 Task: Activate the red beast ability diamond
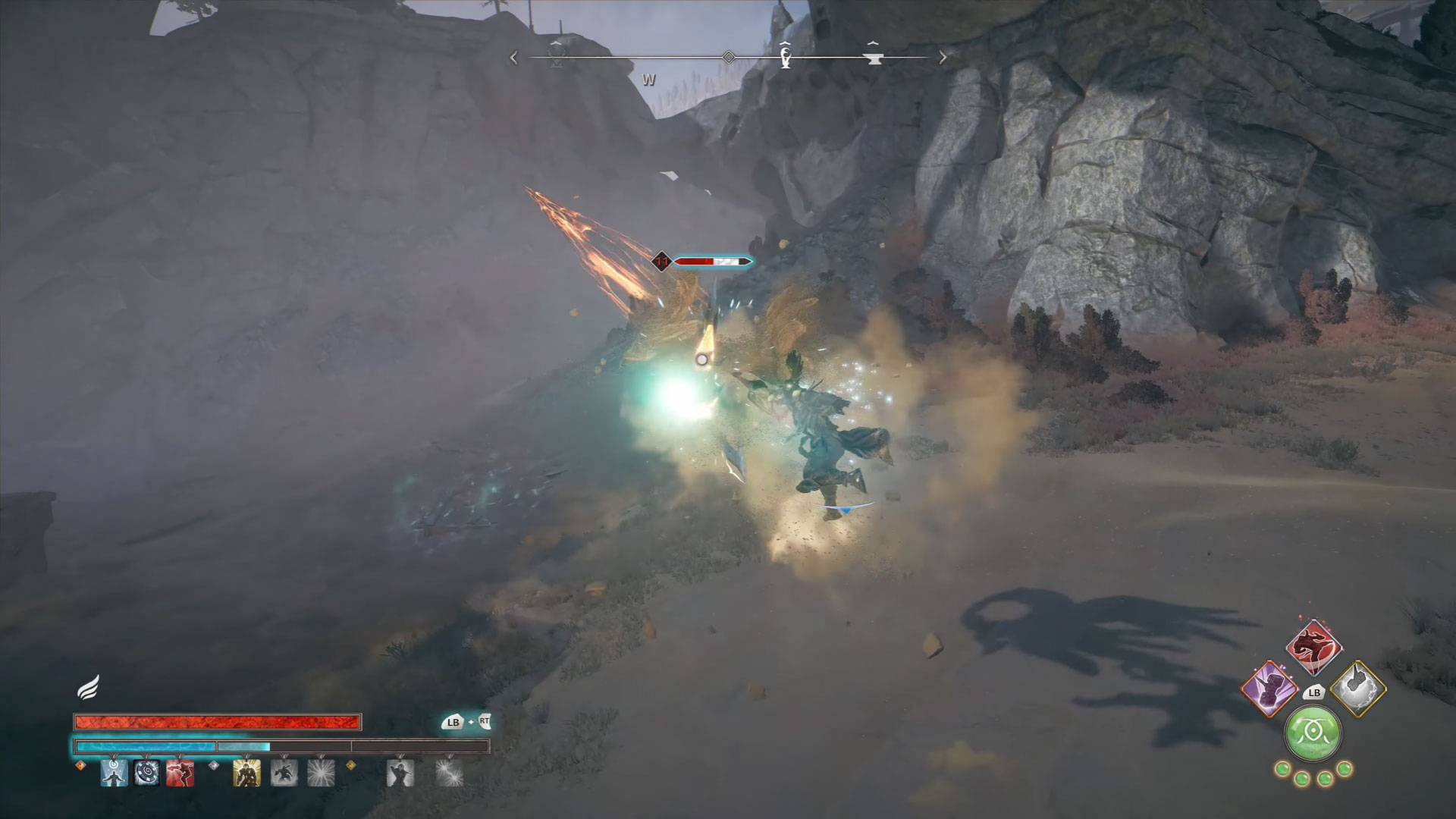tap(1313, 648)
